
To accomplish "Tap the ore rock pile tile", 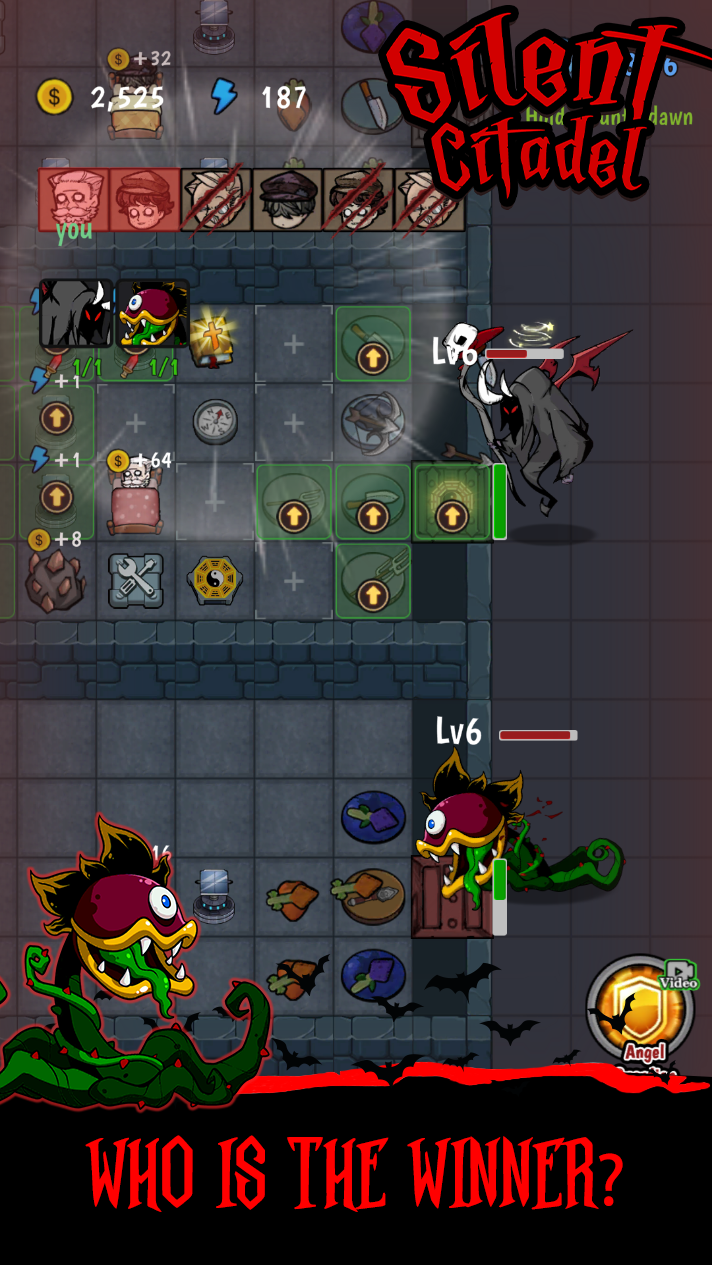I will (x=55, y=580).
